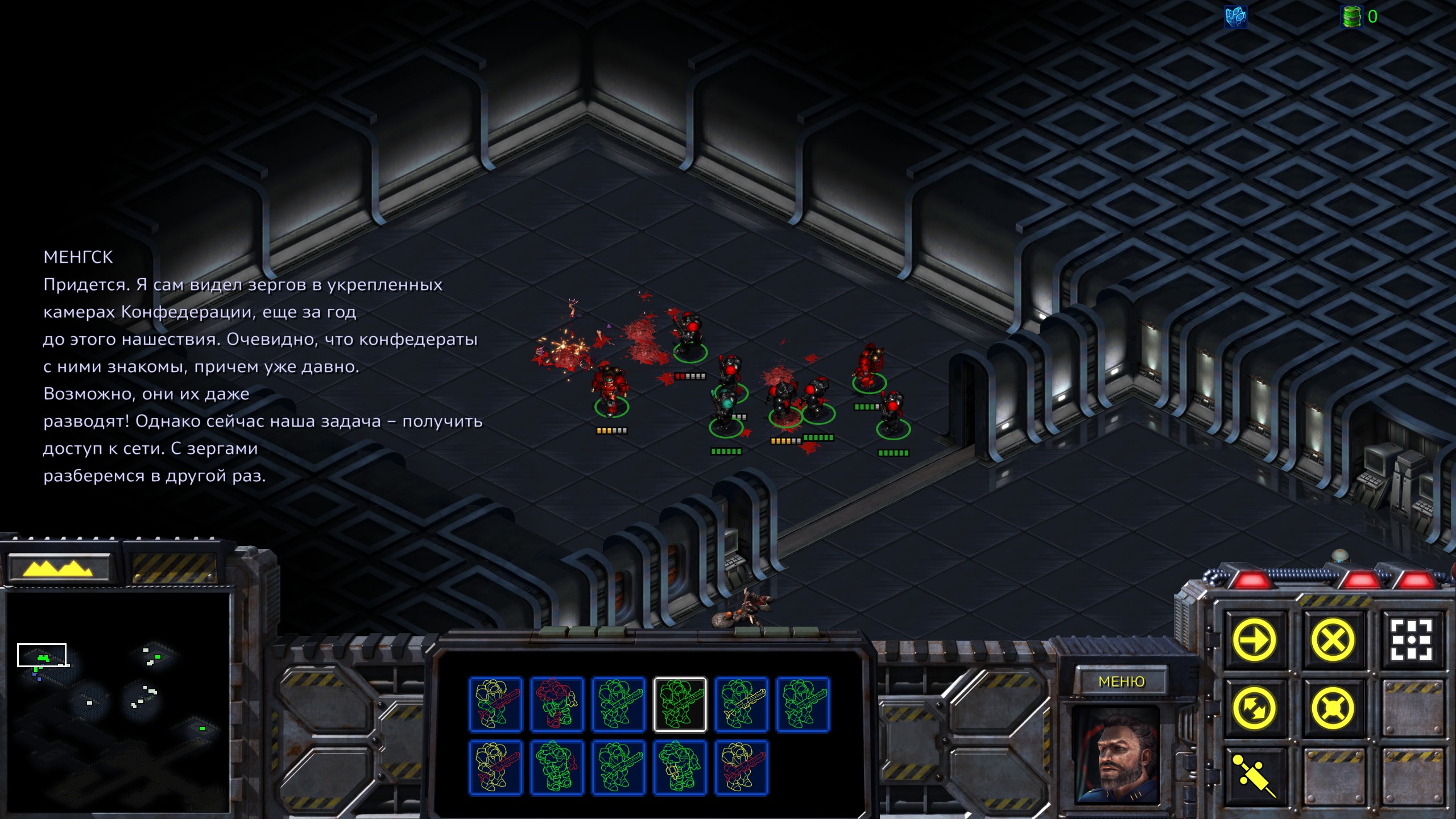Activate the Stop command

[1333, 640]
